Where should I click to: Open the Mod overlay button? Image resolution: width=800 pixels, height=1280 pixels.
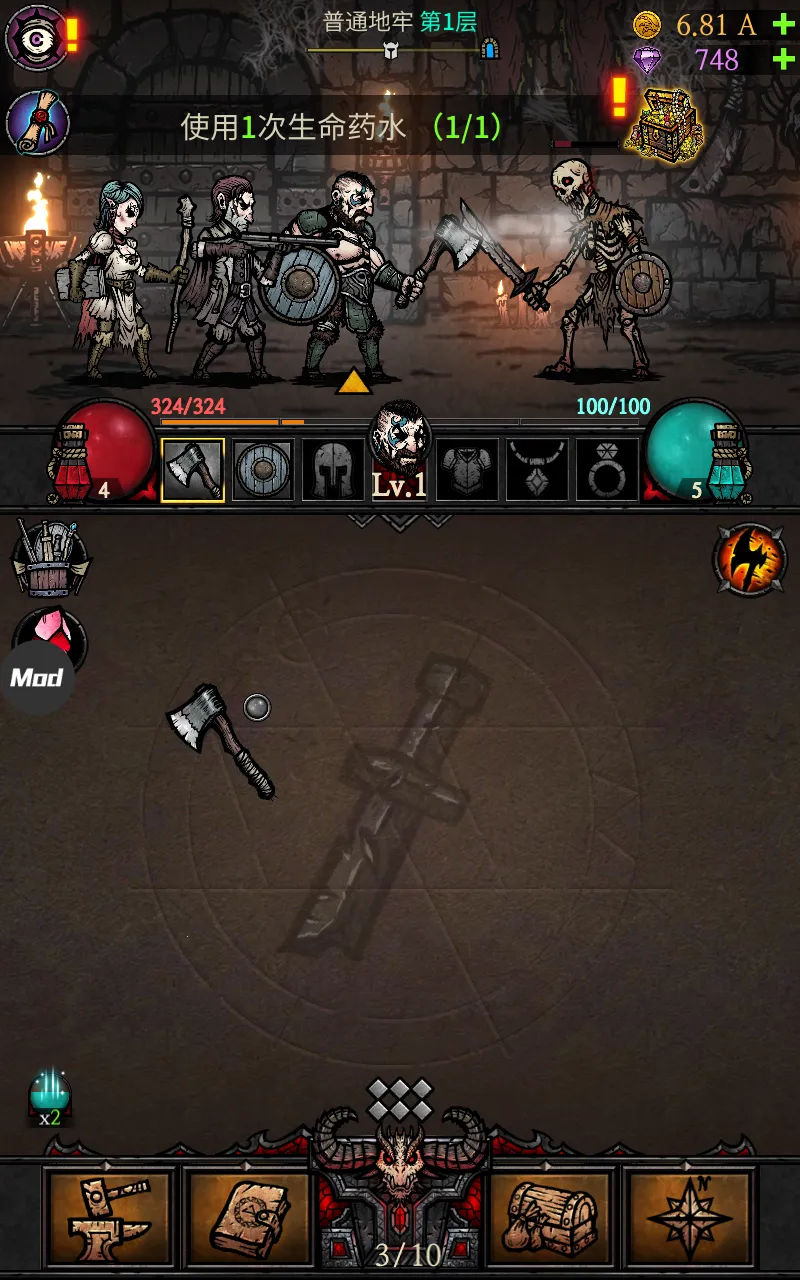click(x=37, y=677)
